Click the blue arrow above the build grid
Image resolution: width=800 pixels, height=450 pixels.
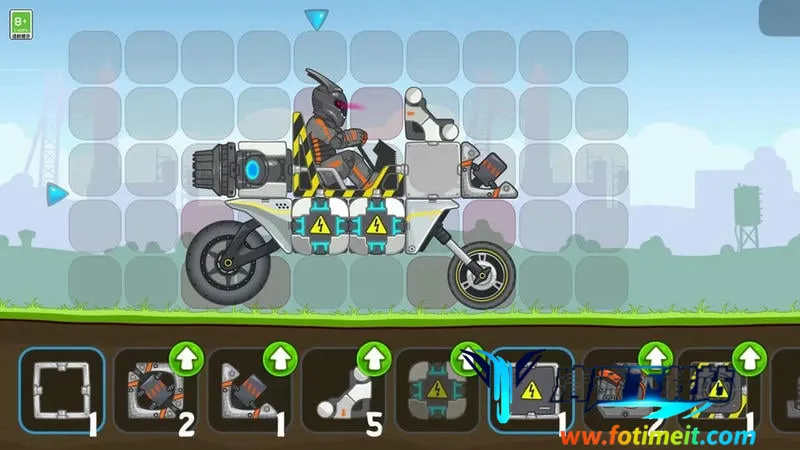click(317, 19)
